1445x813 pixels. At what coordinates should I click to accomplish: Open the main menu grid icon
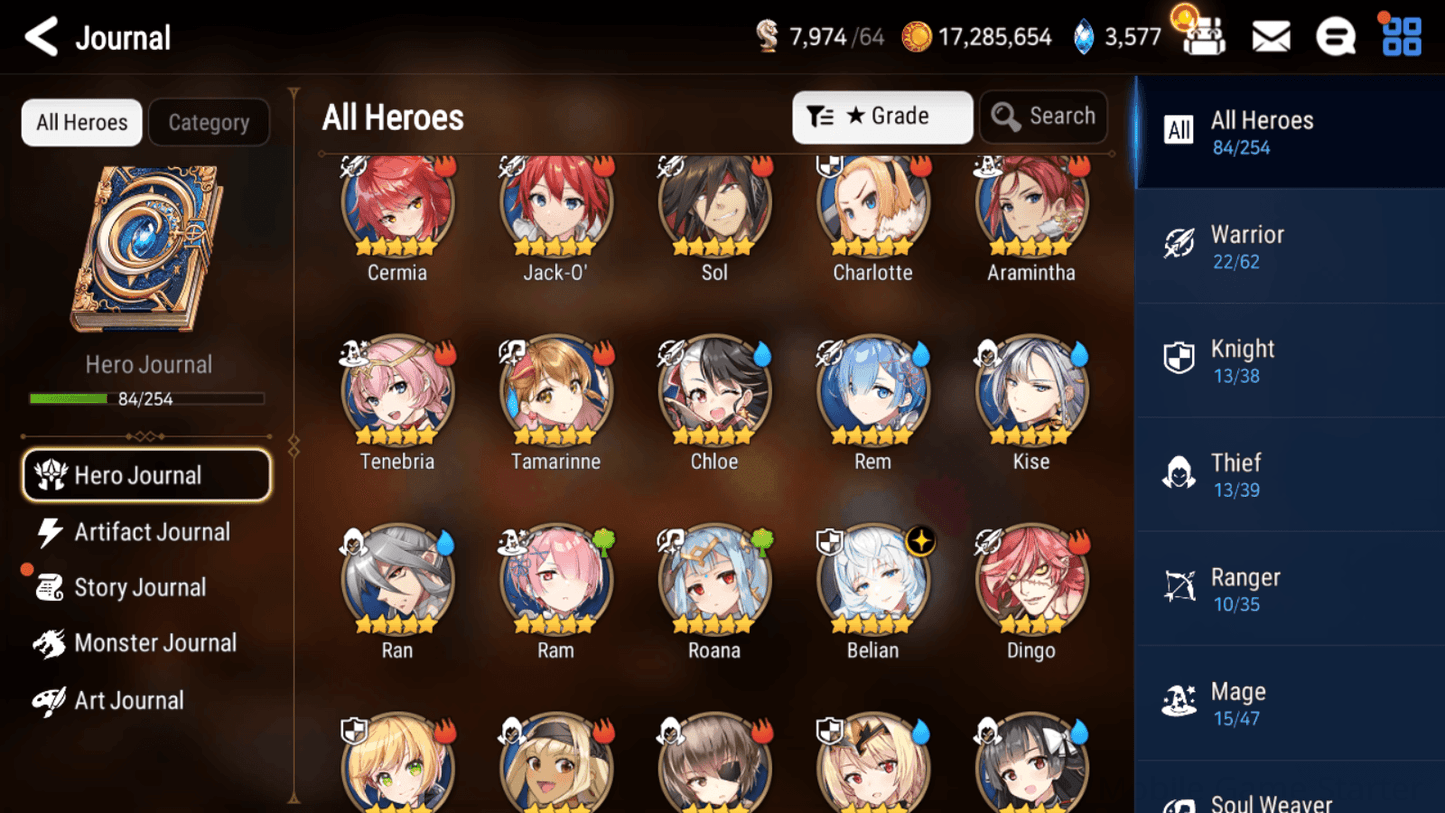coord(1401,36)
